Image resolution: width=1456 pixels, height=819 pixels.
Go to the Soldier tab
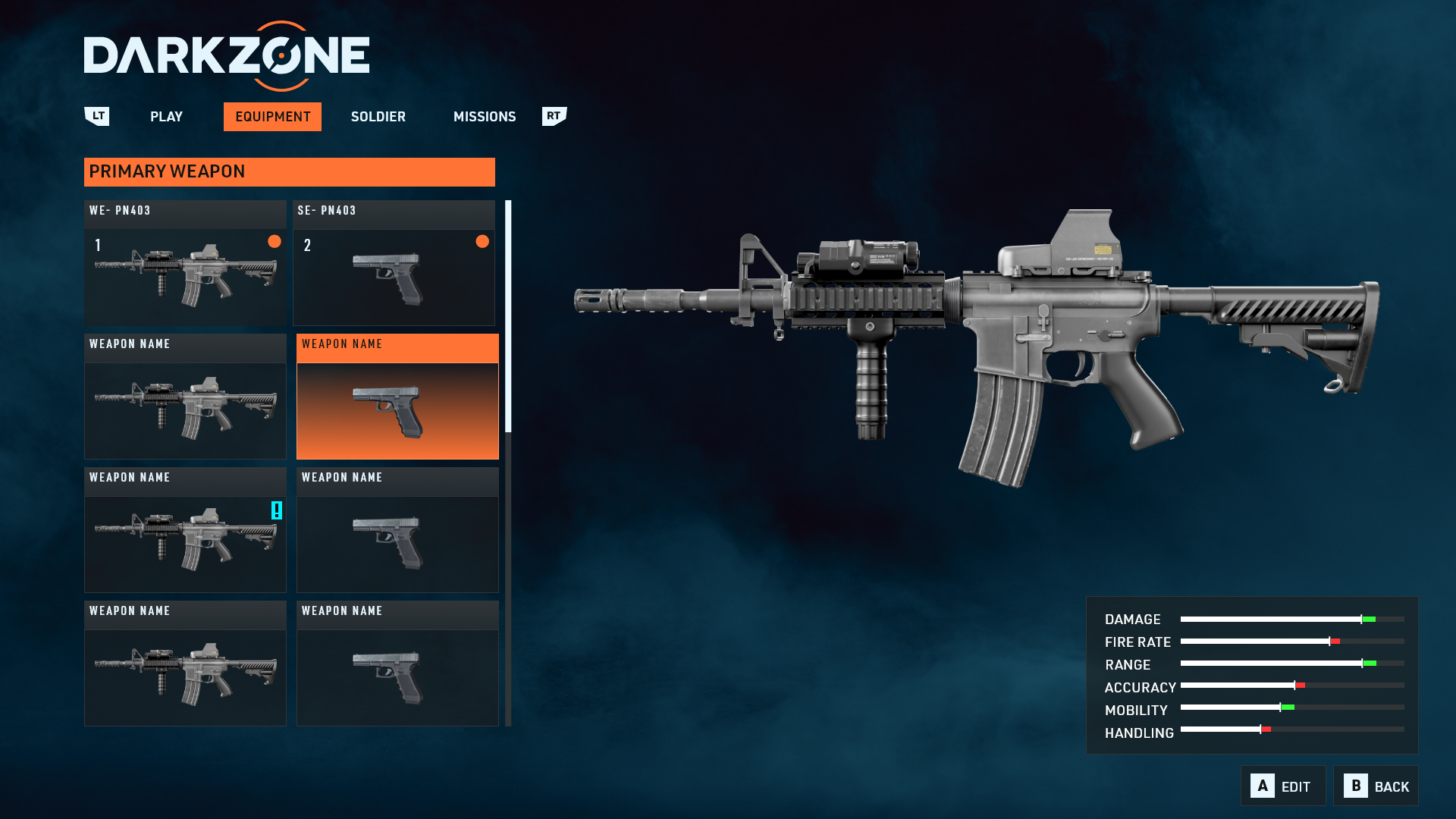click(378, 117)
